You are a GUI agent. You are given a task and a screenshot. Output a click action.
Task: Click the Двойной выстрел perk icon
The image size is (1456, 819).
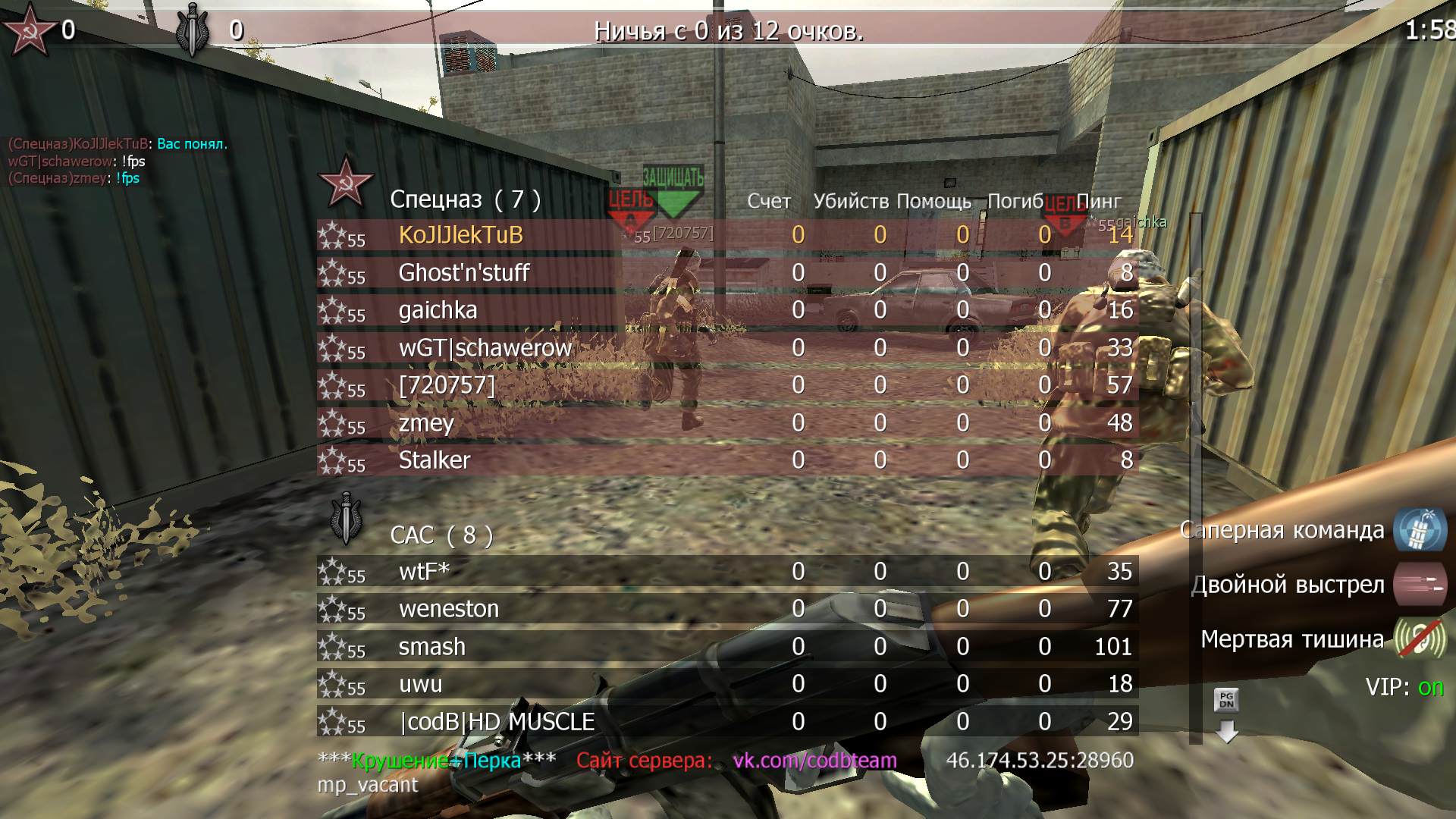1420,585
